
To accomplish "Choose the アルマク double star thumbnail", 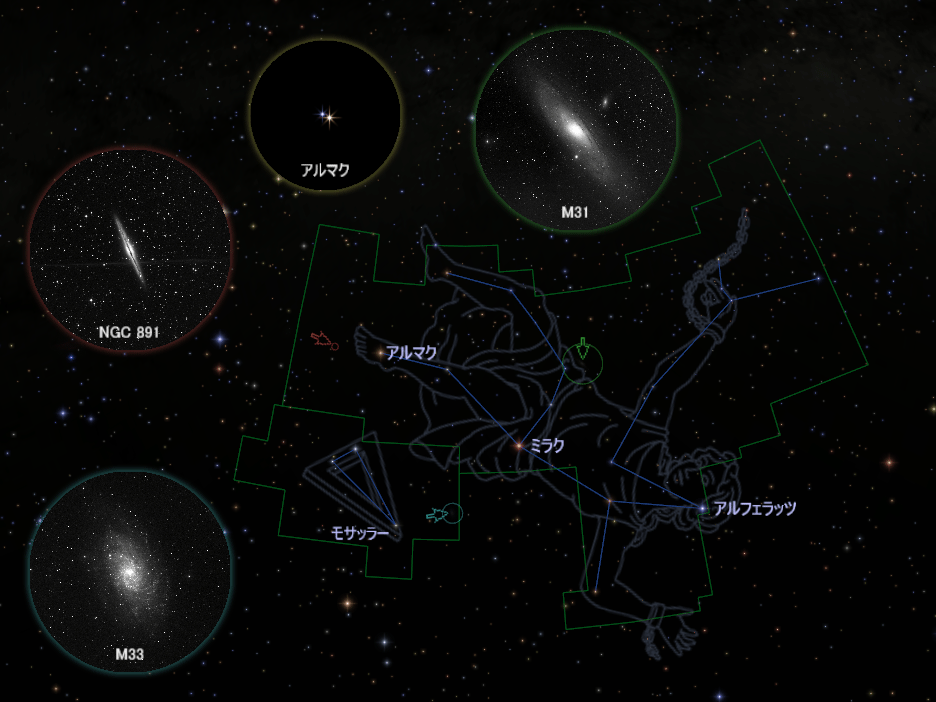I will coord(325,115).
